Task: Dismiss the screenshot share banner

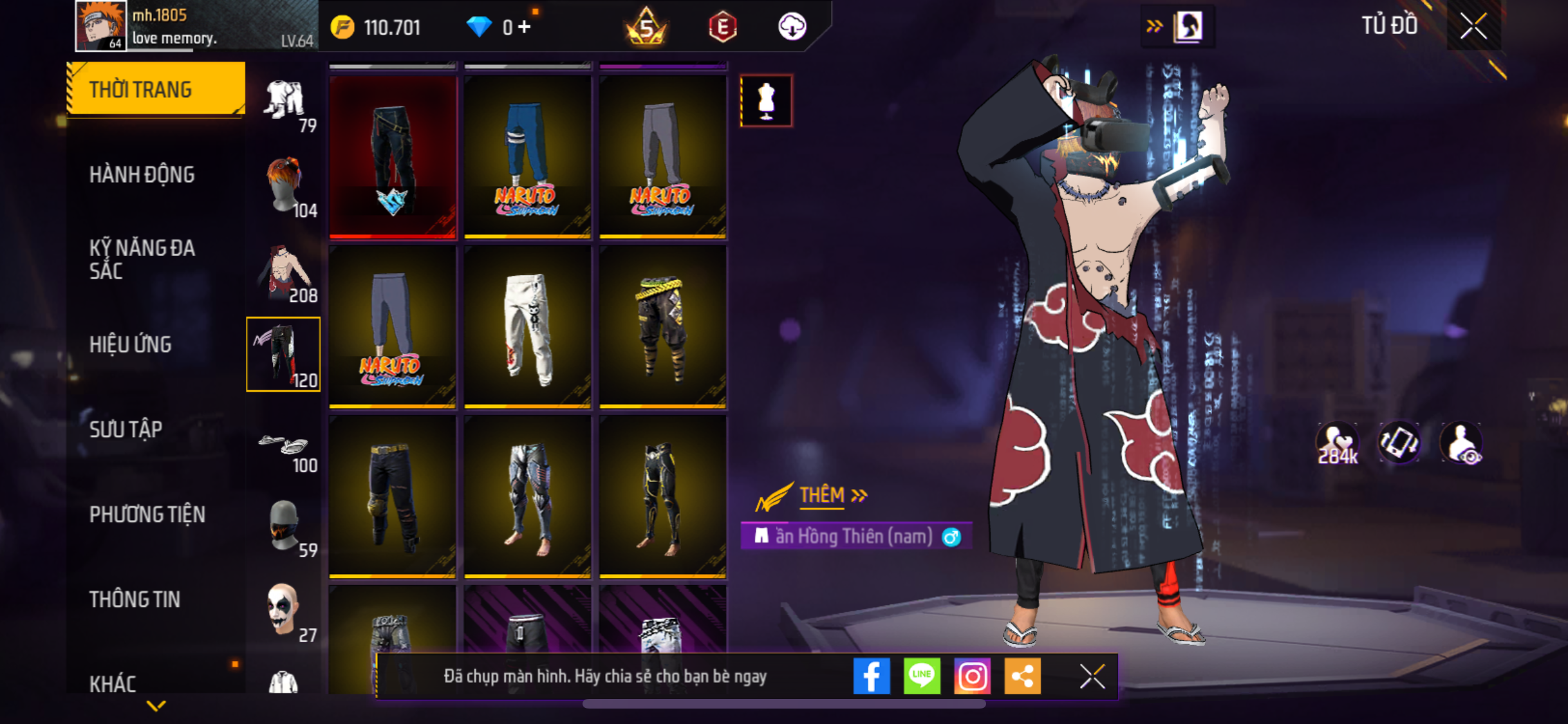Action: point(1092,676)
